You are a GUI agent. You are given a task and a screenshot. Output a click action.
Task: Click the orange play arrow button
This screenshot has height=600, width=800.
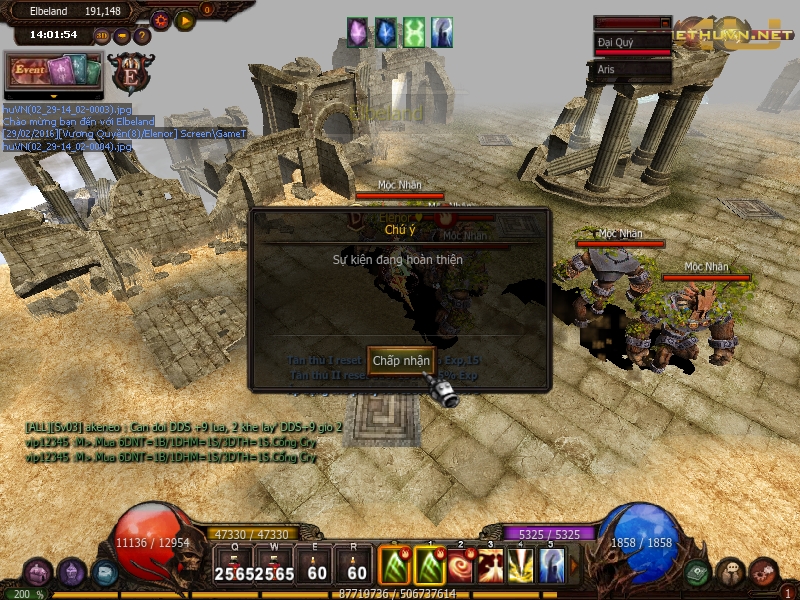coord(184,19)
